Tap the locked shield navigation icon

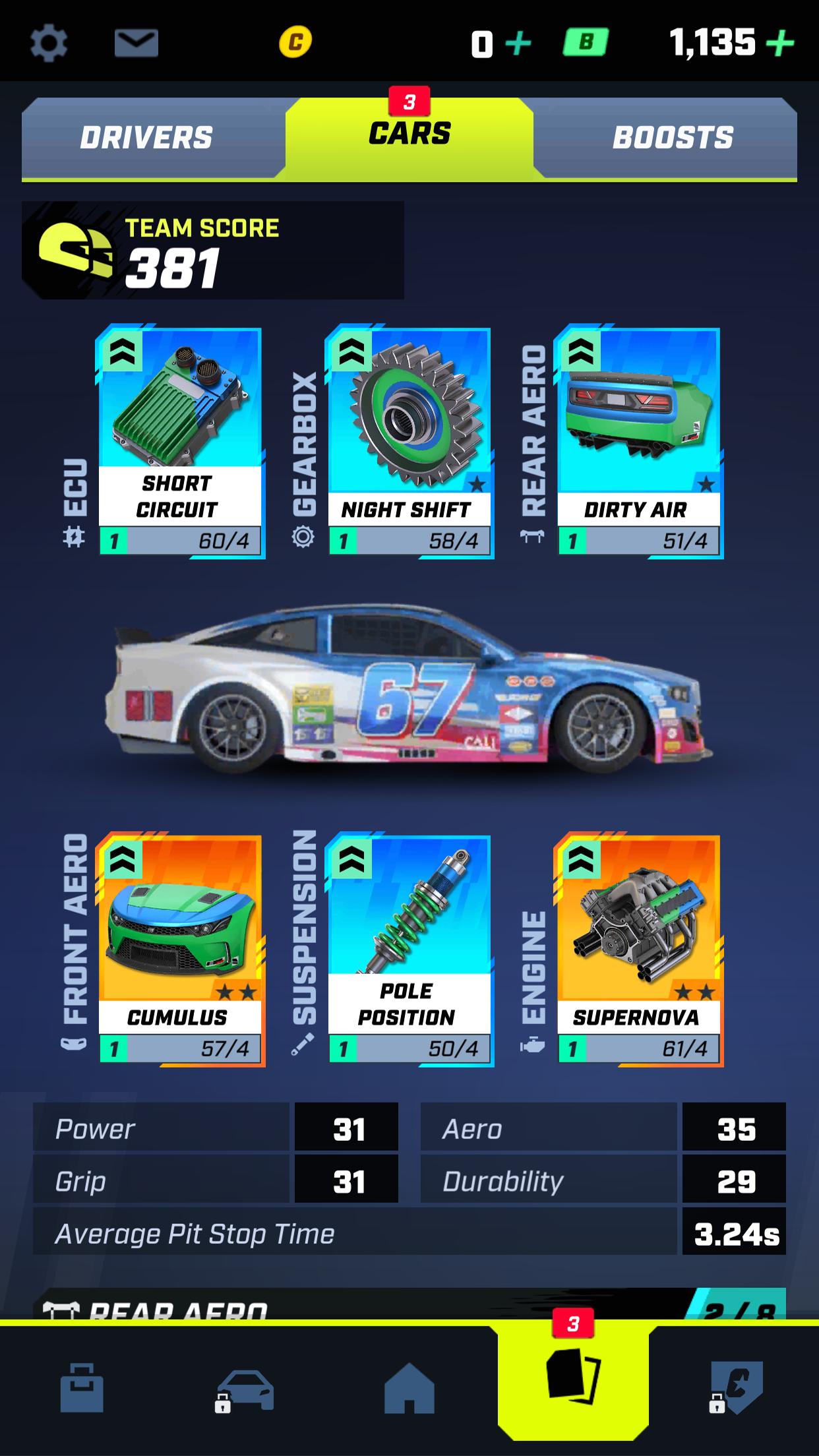[x=736, y=1387]
